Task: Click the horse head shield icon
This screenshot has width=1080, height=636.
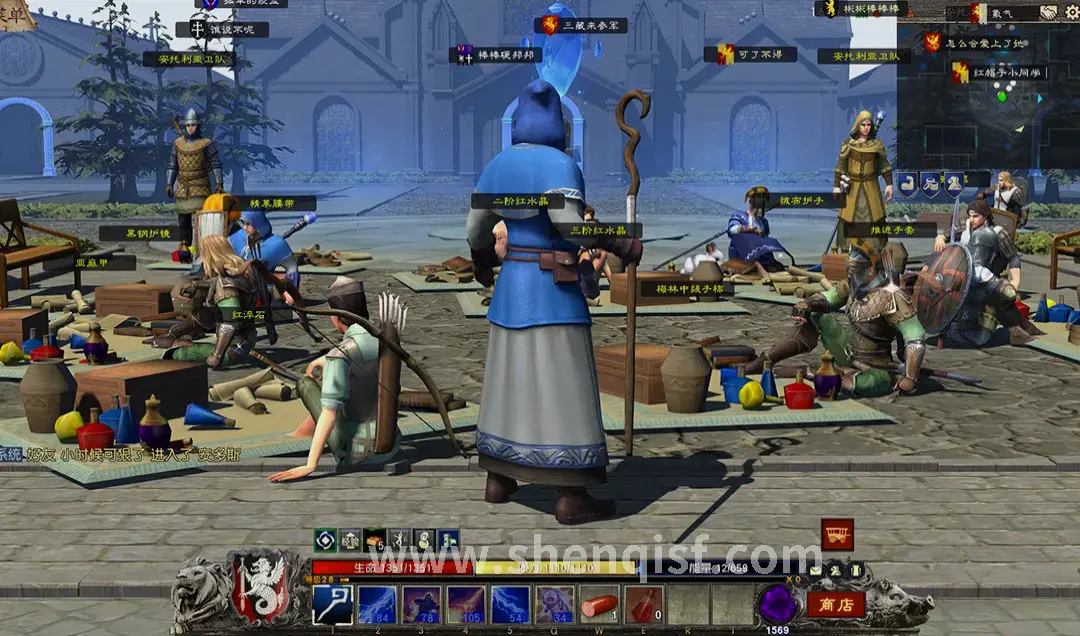Action: (954, 183)
